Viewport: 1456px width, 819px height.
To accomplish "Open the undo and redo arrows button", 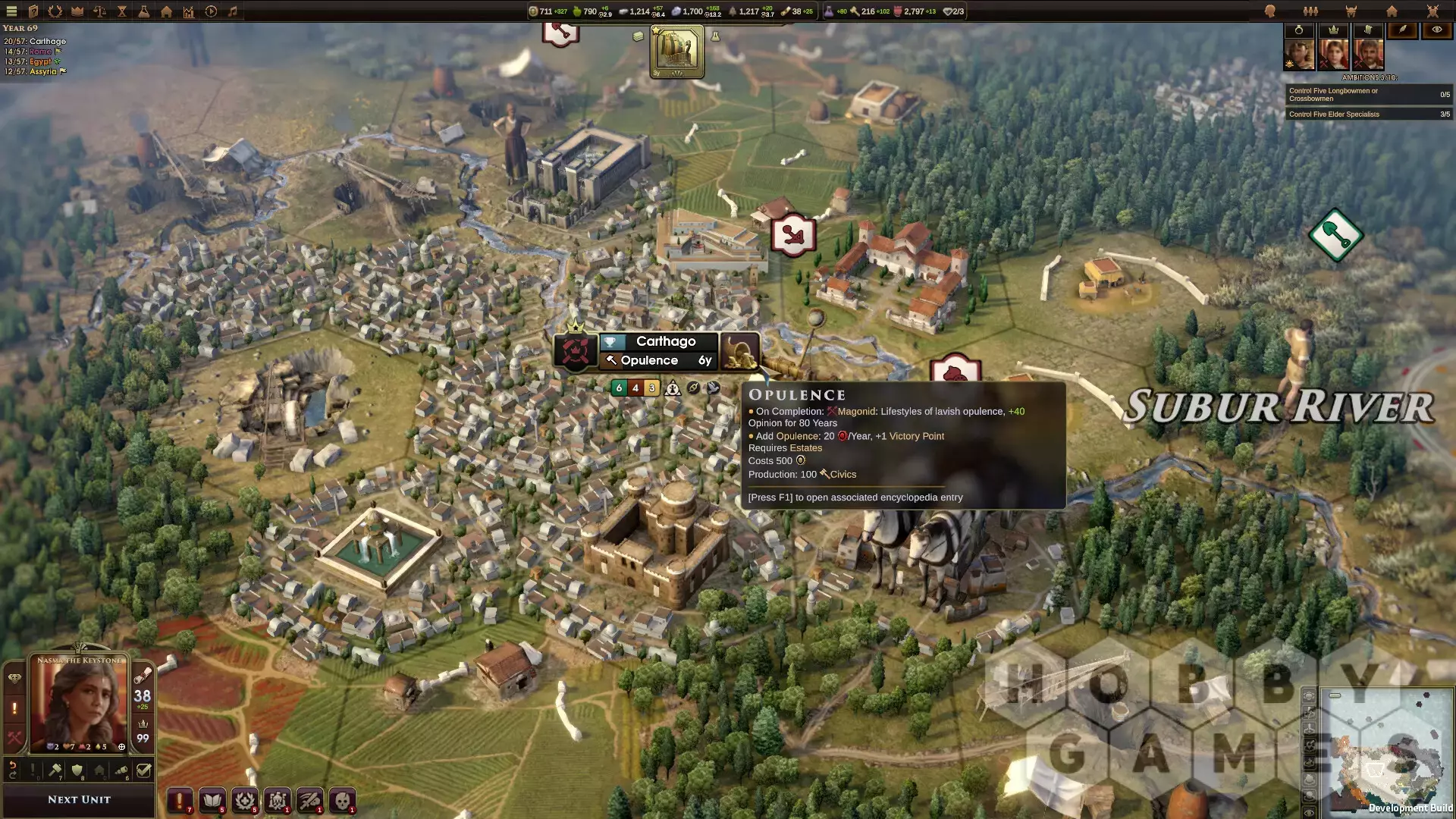I will (x=13, y=770).
